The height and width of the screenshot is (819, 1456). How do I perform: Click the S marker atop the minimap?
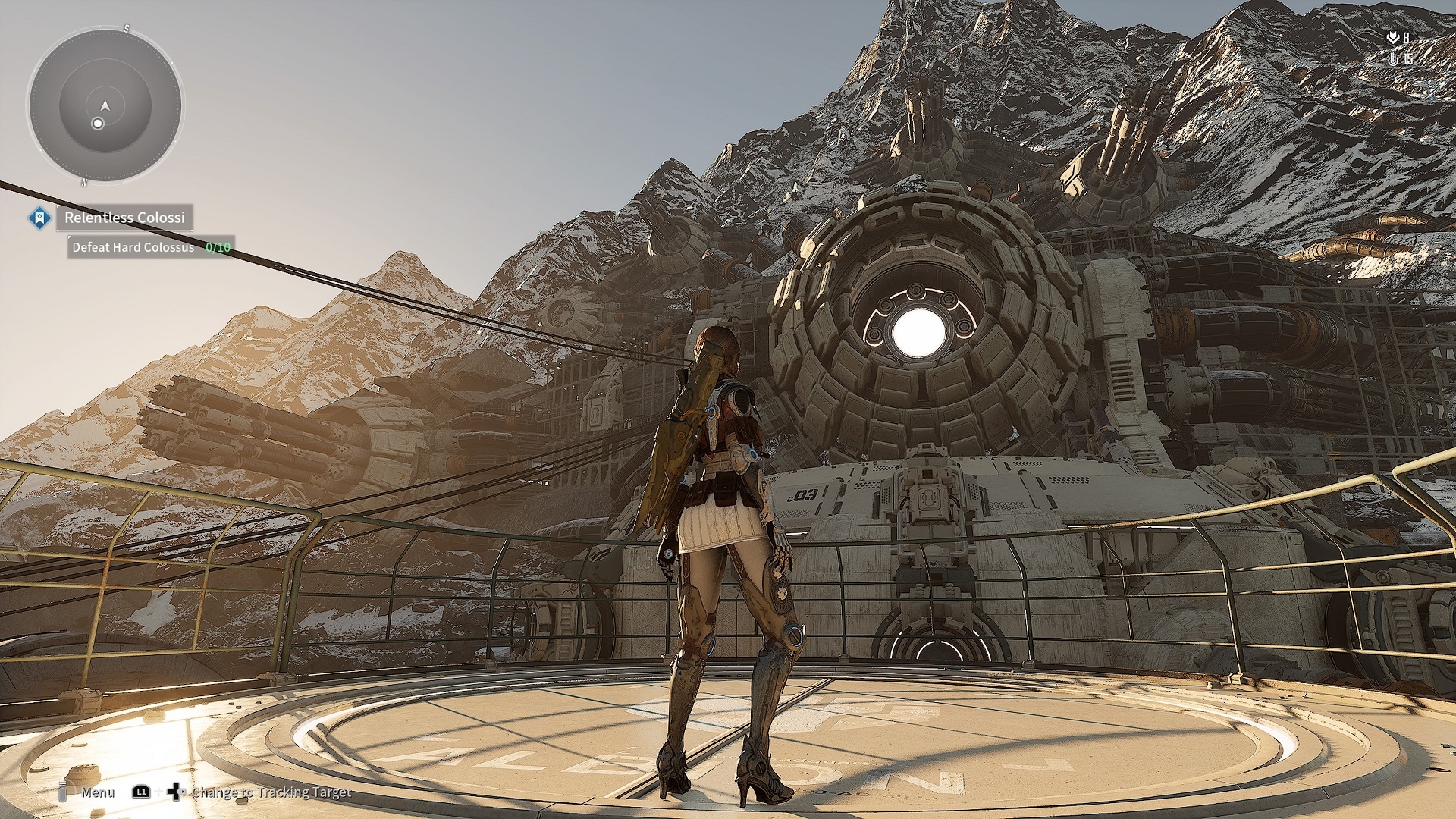tap(127, 28)
